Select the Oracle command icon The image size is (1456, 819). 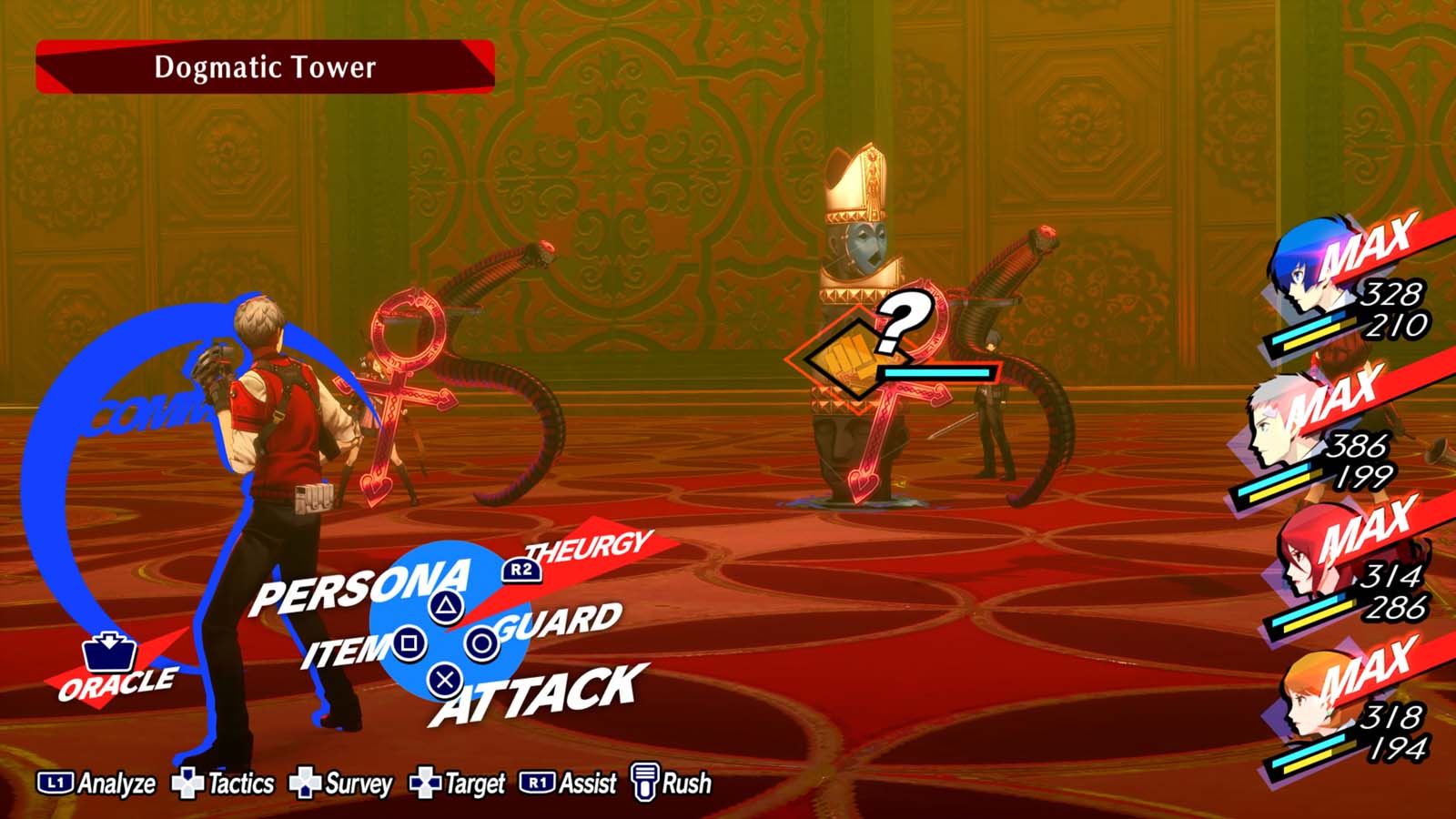click(111, 652)
